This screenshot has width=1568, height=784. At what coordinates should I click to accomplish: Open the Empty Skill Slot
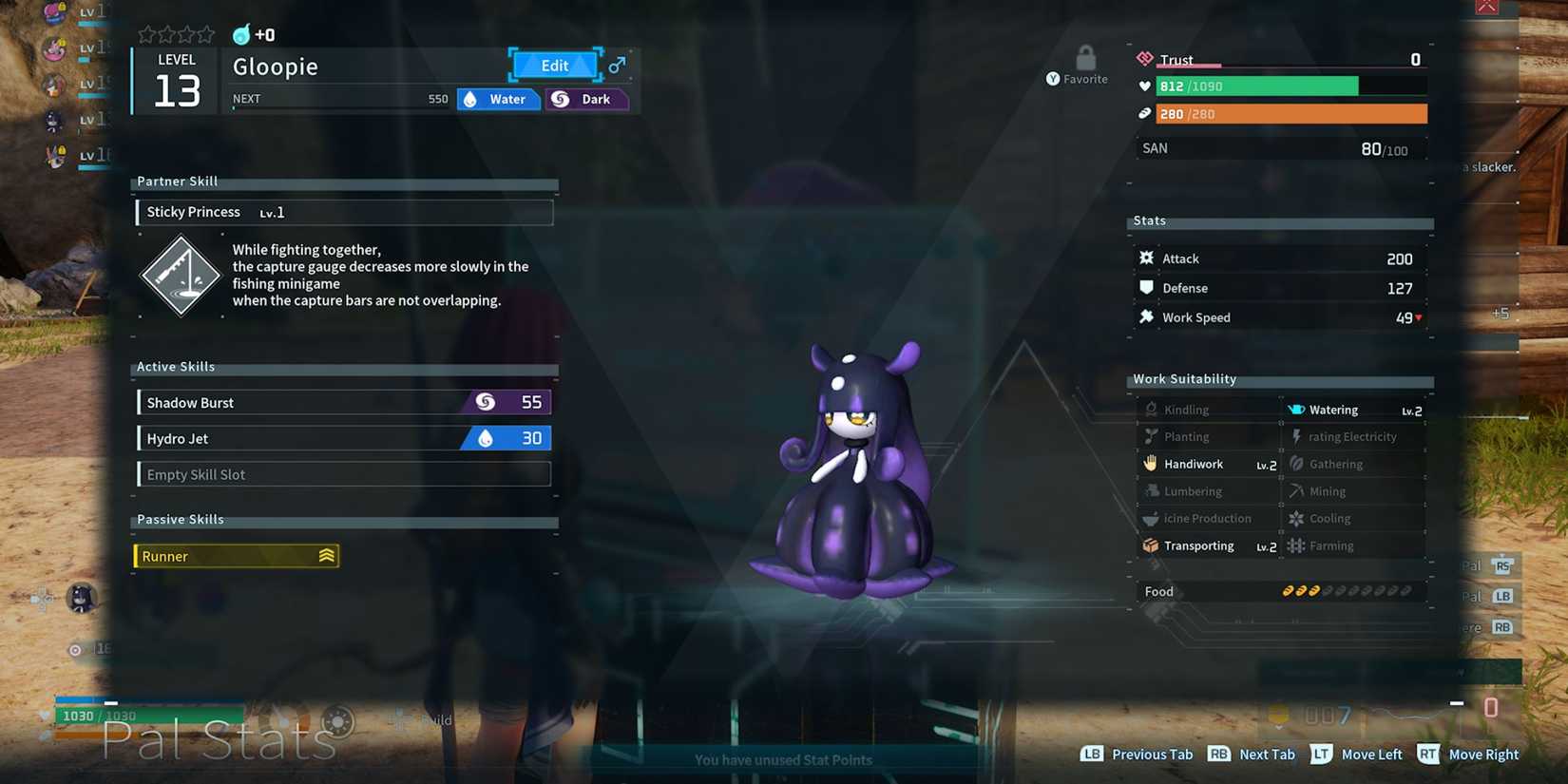(x=343, y=474)
